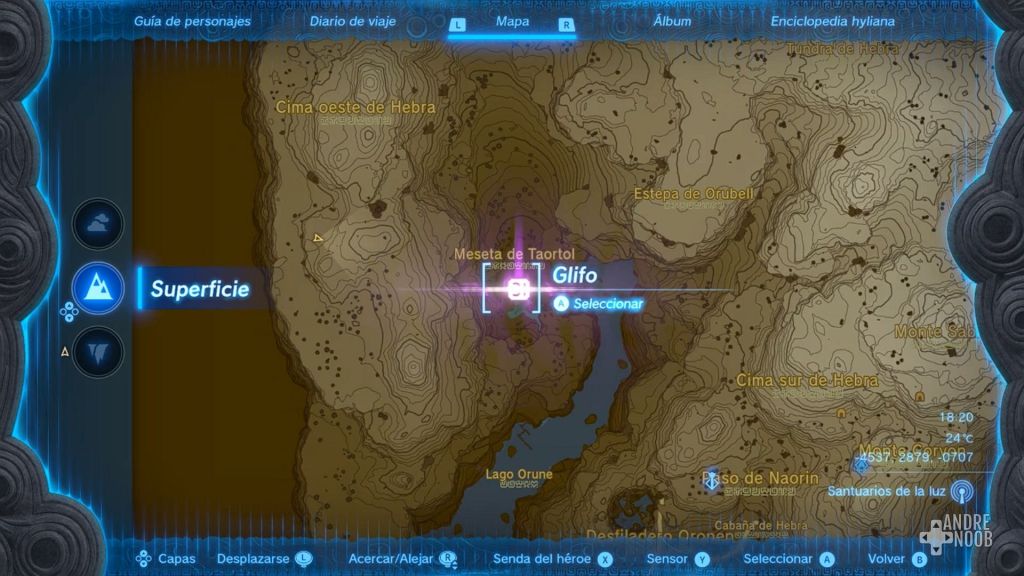This screenshot has height=576, width=1024.
Task: Click the Capas layers option
Action: (167, 559)
